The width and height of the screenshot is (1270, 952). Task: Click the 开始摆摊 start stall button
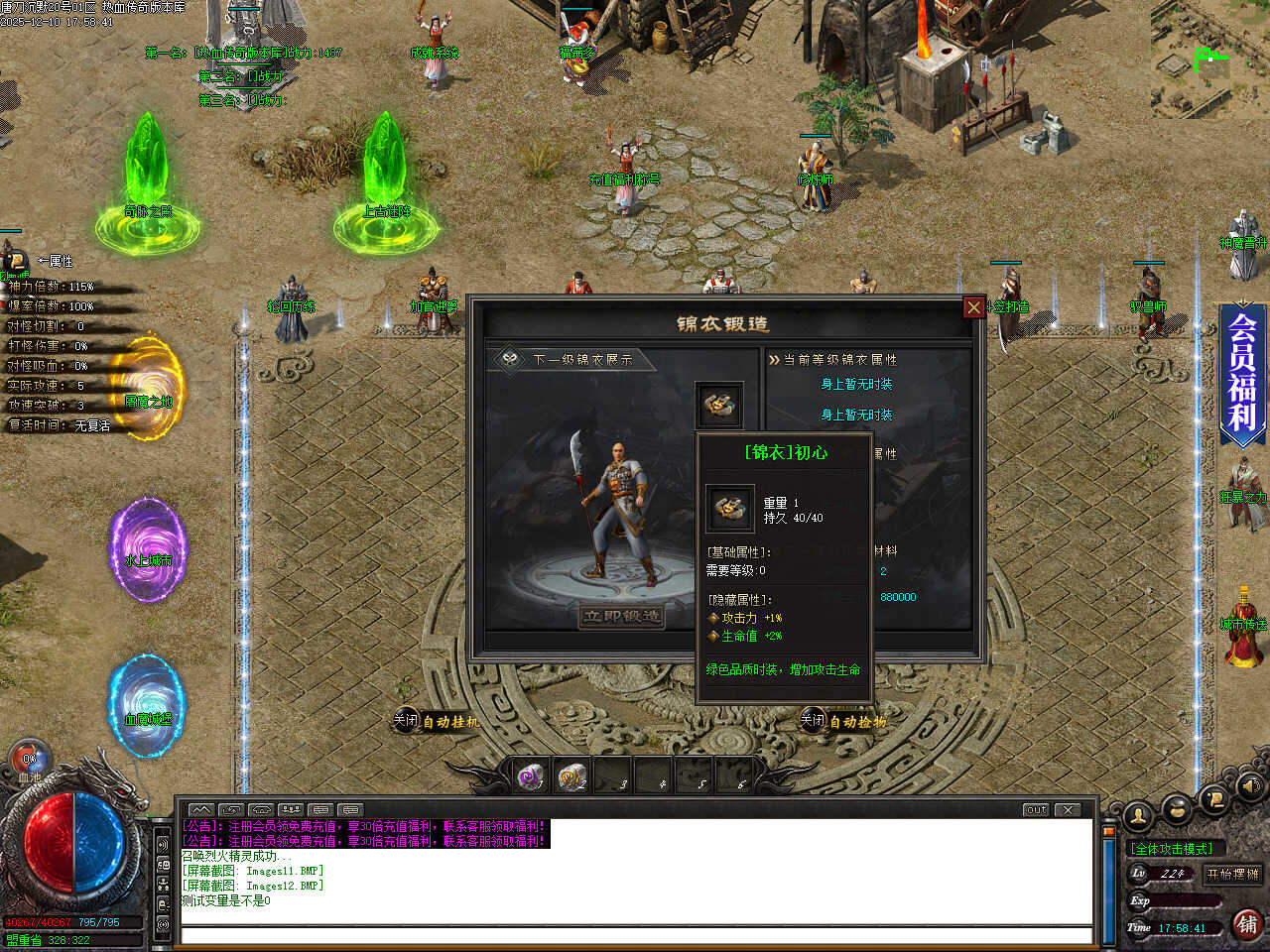click(1232, 874)
